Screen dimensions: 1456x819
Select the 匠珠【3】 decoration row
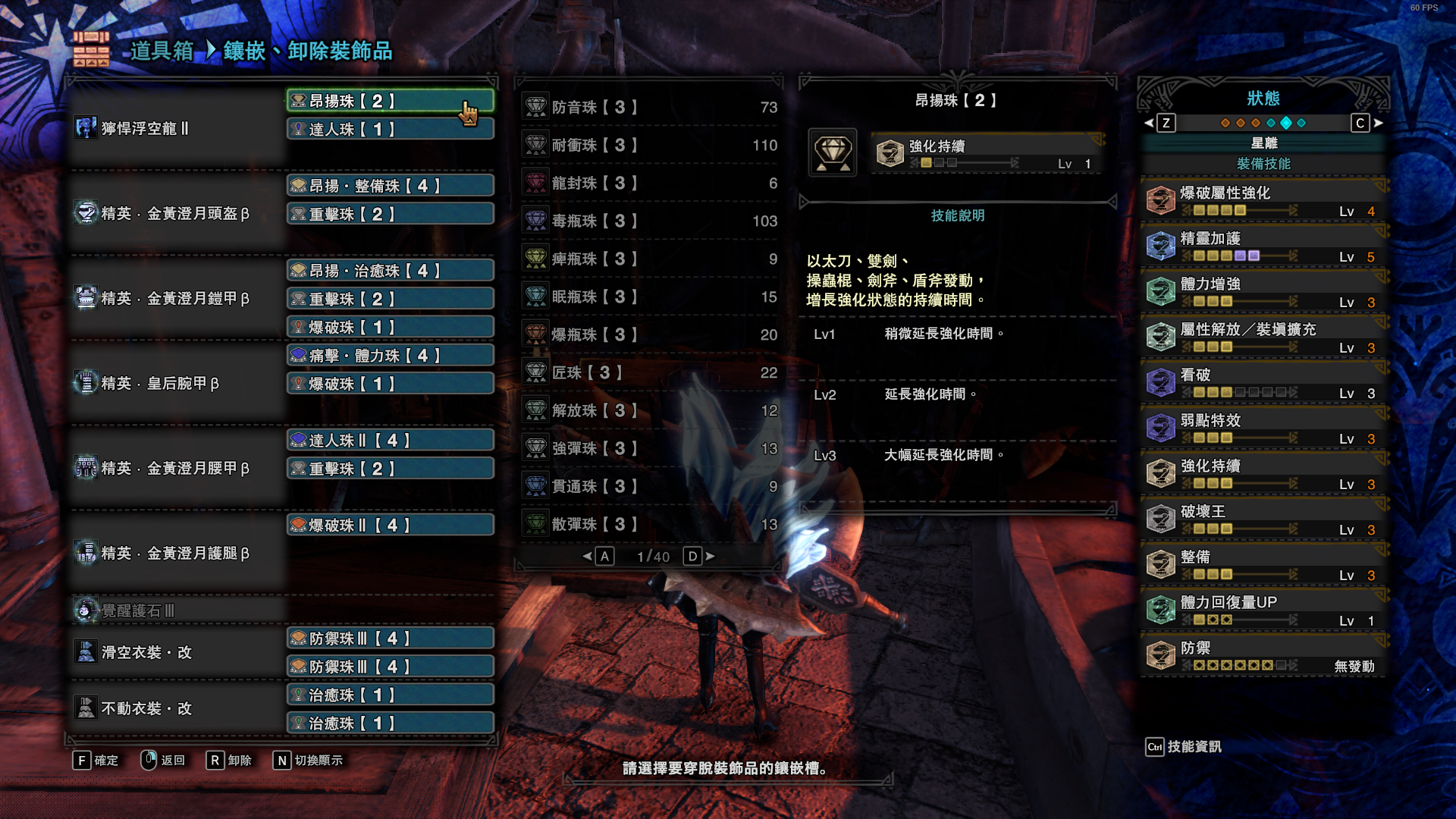(x=649, y=372)
